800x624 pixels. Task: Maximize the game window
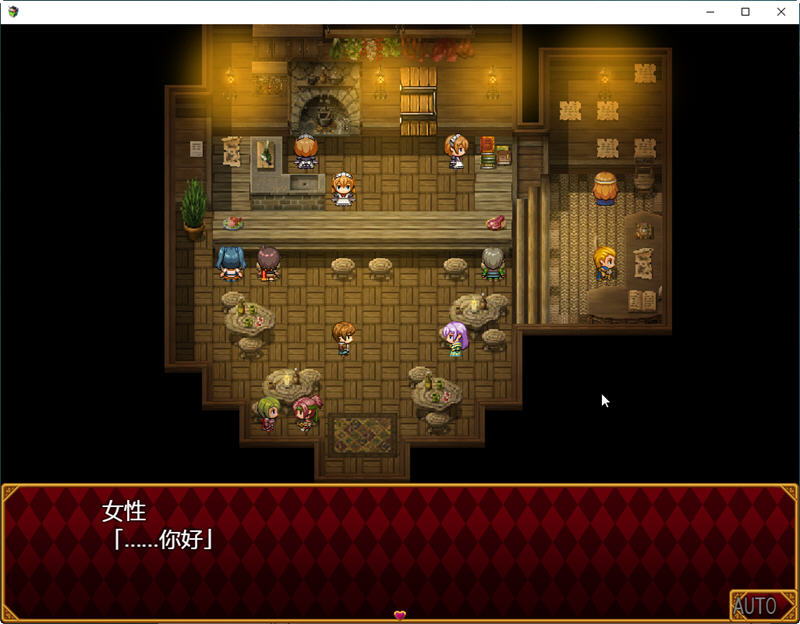pos(745,12)
